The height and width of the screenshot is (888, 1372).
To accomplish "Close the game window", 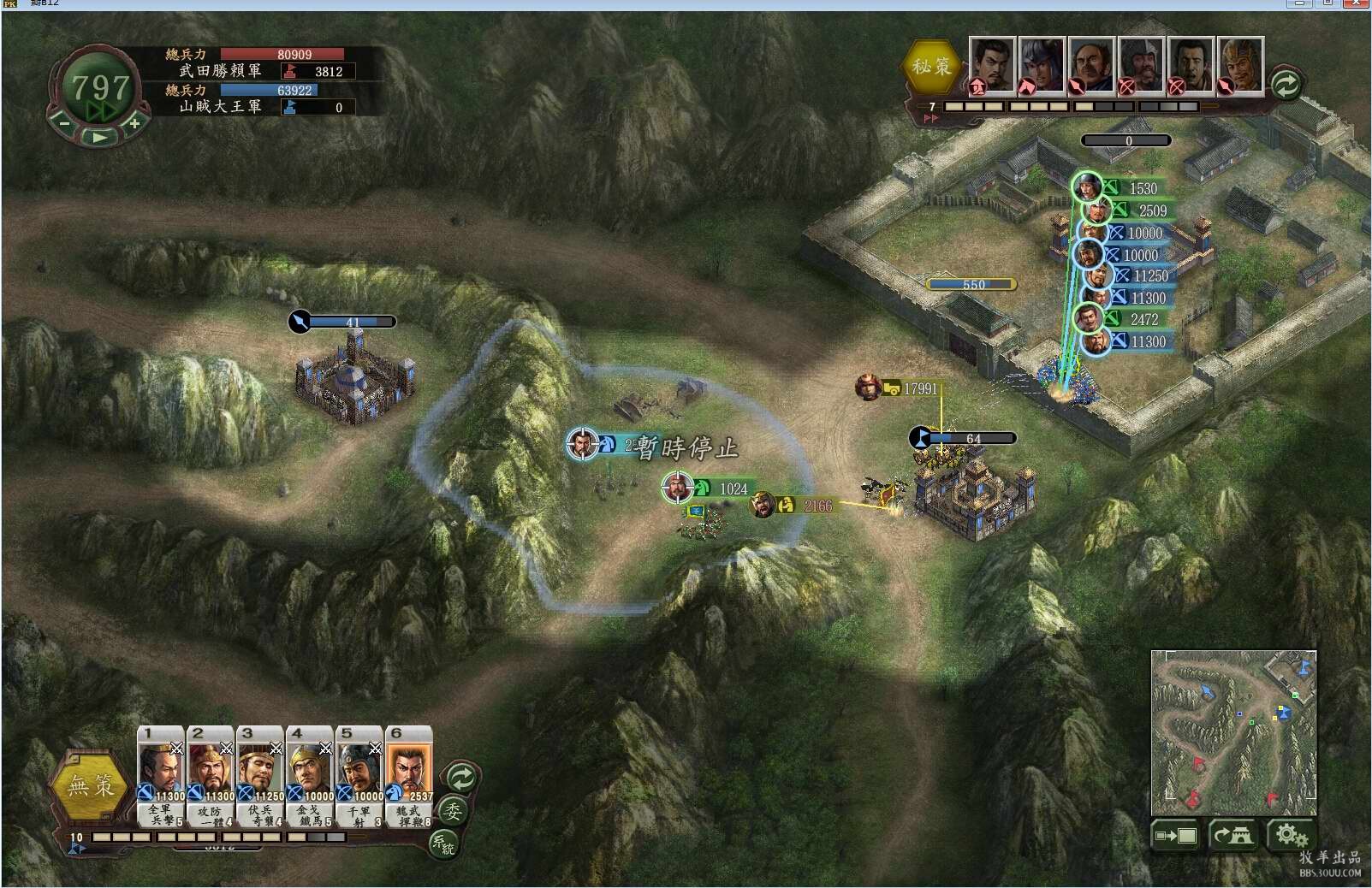I will [x=1357, y=4].
